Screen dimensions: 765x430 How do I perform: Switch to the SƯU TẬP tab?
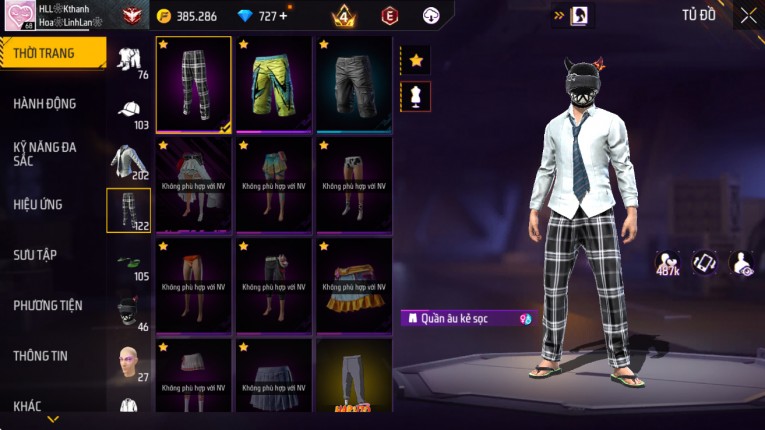[x=36, y=255]
